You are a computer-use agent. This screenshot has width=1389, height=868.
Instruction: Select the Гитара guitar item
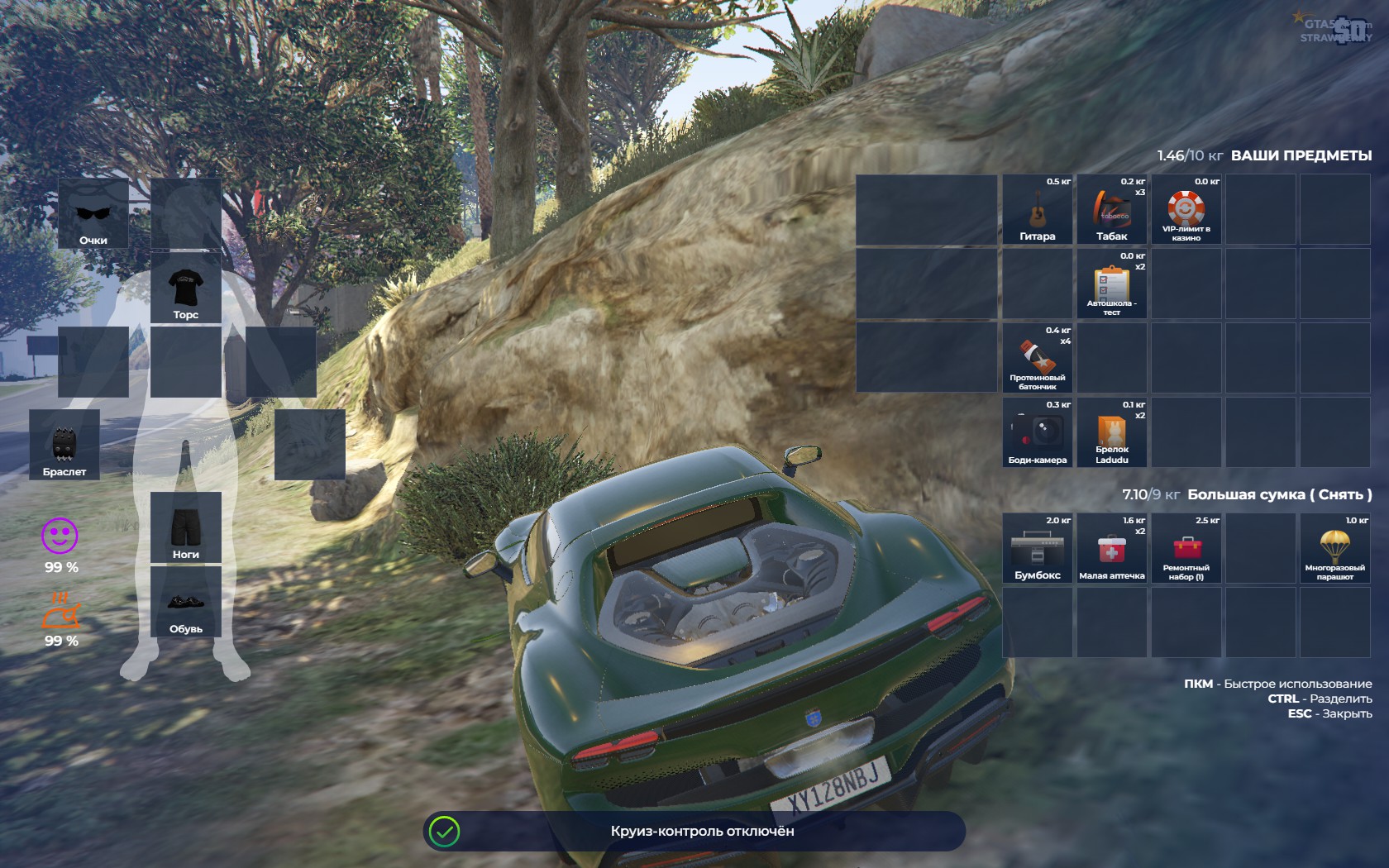click(1038, 210)
